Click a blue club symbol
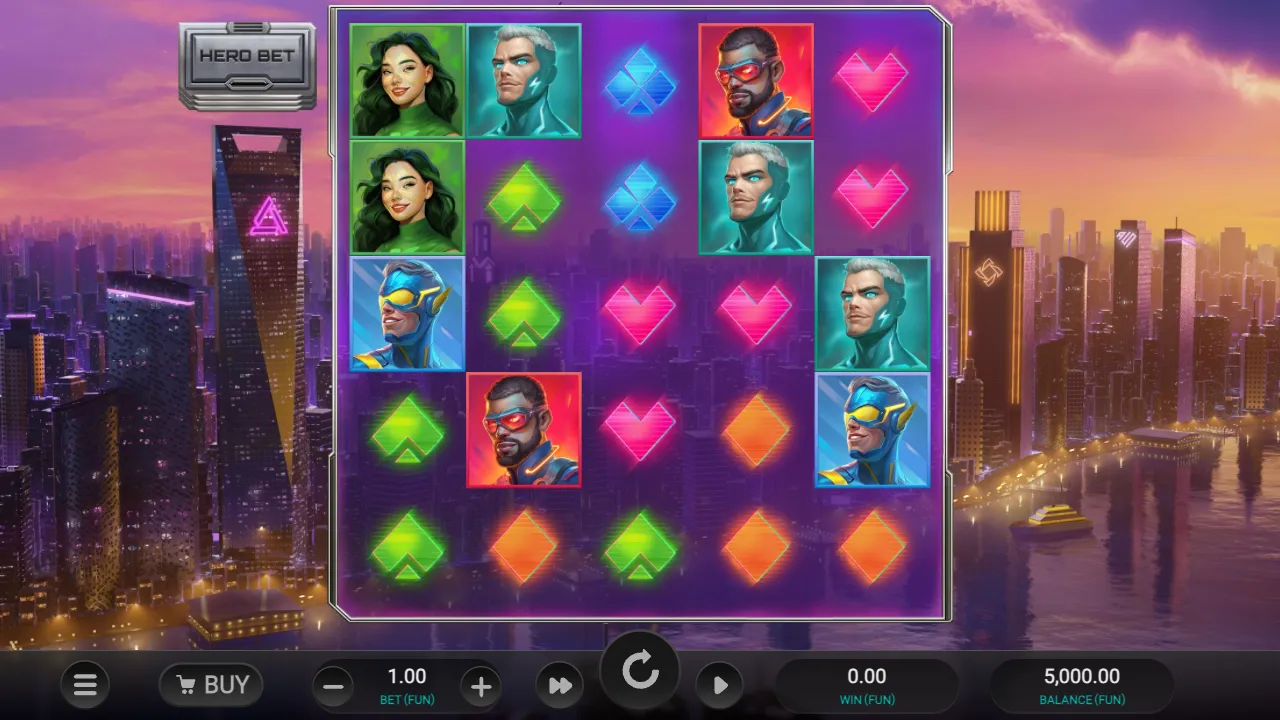This screenshot has width=1280, height=720. pos(640,80)
